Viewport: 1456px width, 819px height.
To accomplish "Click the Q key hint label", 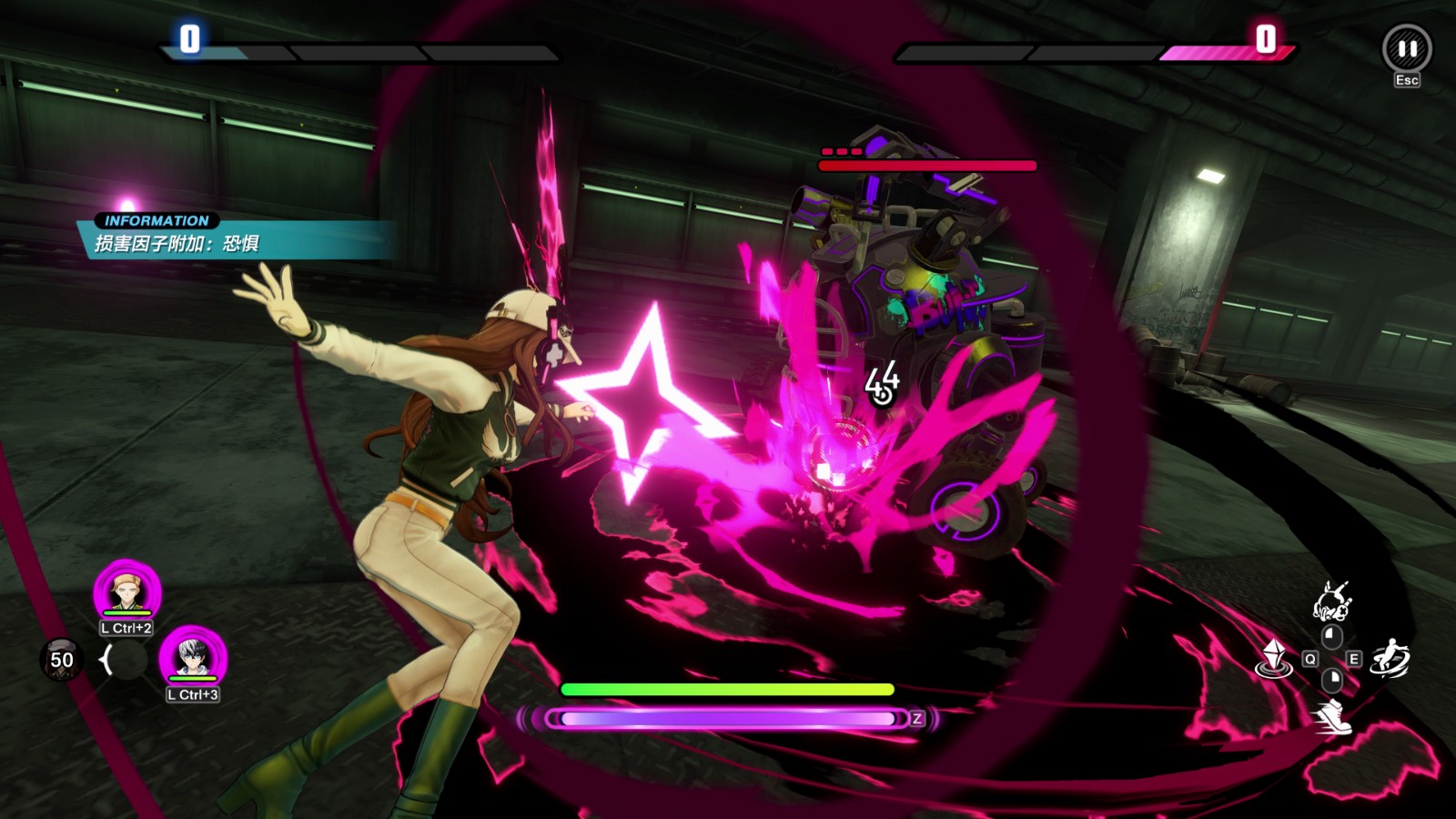I will (1310, 659).
